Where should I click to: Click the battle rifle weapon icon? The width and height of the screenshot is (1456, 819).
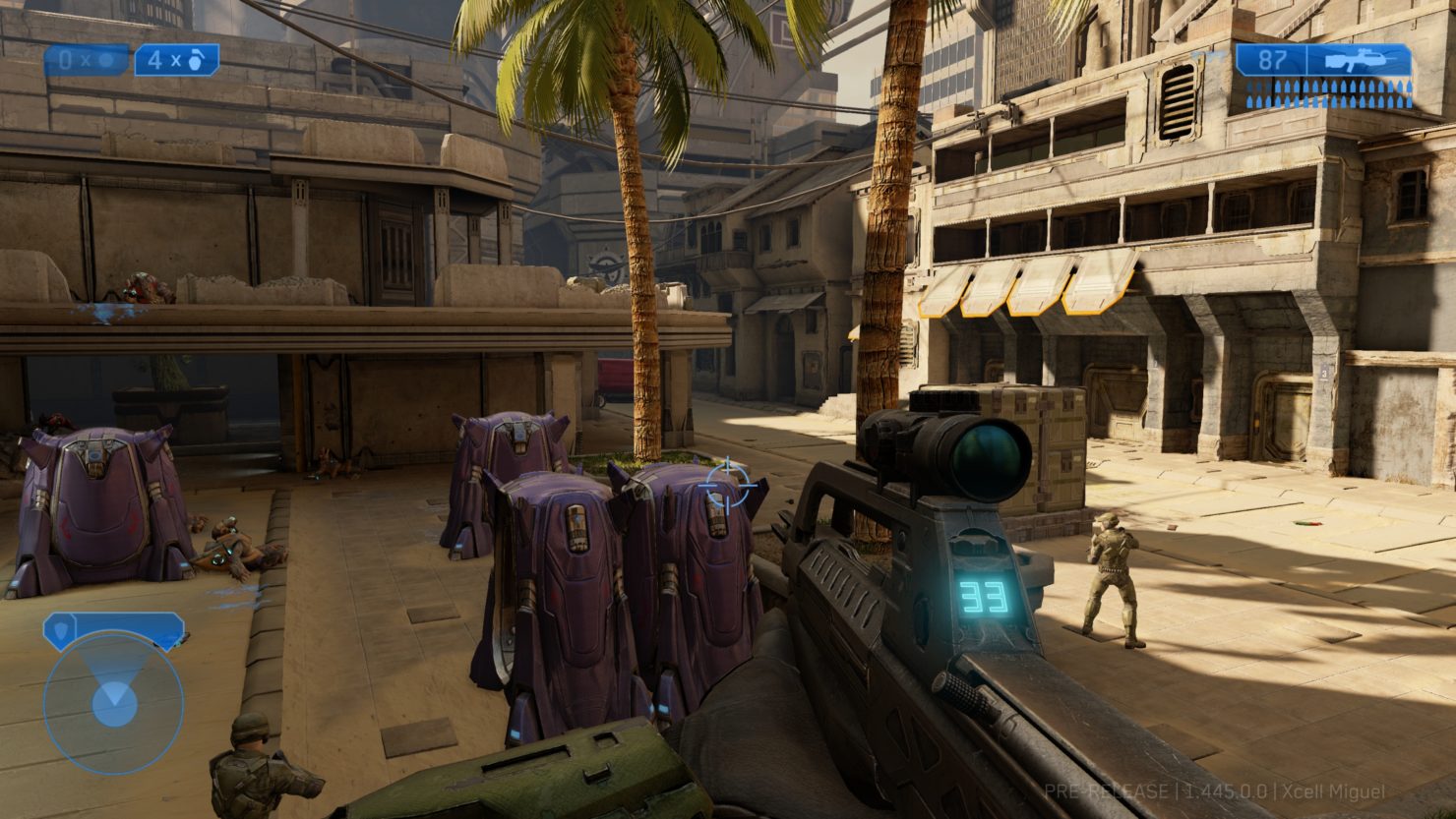point(1359,61)
